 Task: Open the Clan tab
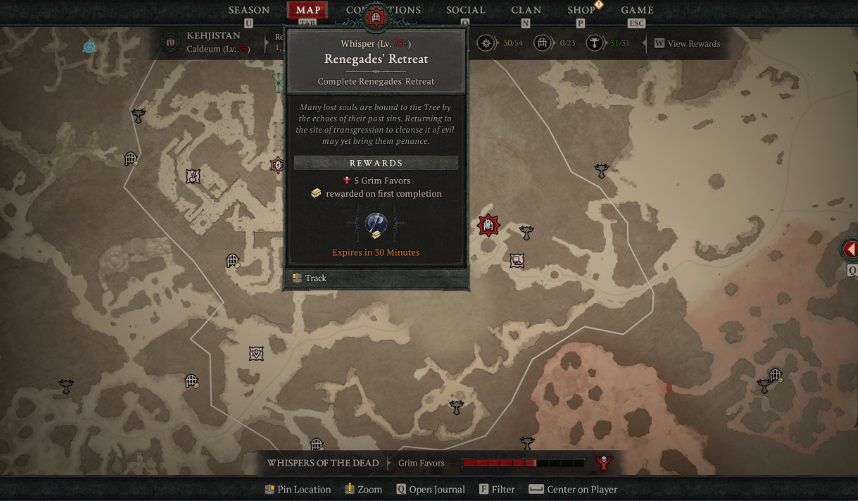click(526, 10)
